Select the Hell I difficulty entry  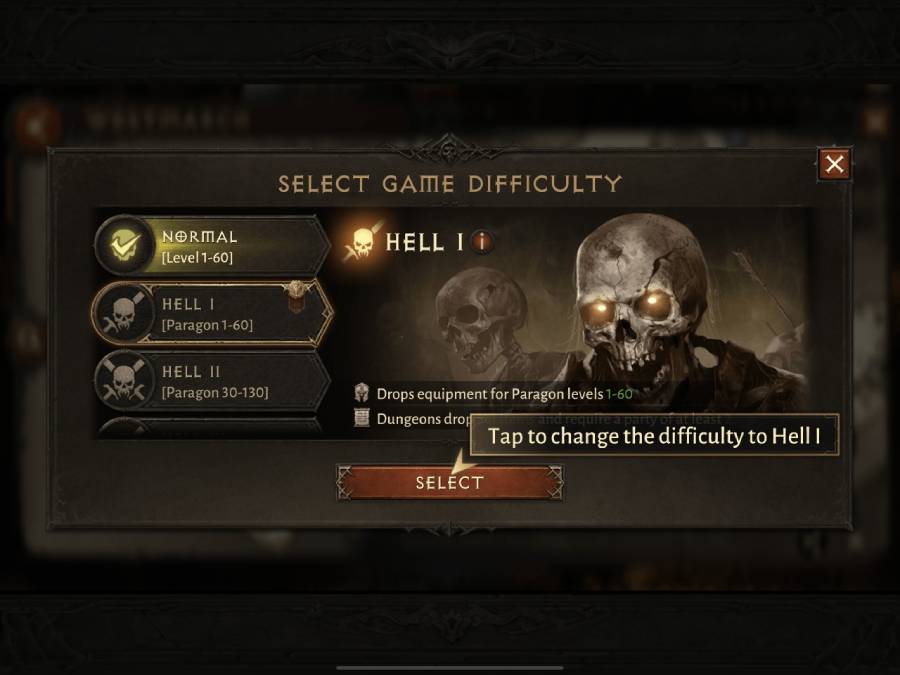[x=212, y=313]
